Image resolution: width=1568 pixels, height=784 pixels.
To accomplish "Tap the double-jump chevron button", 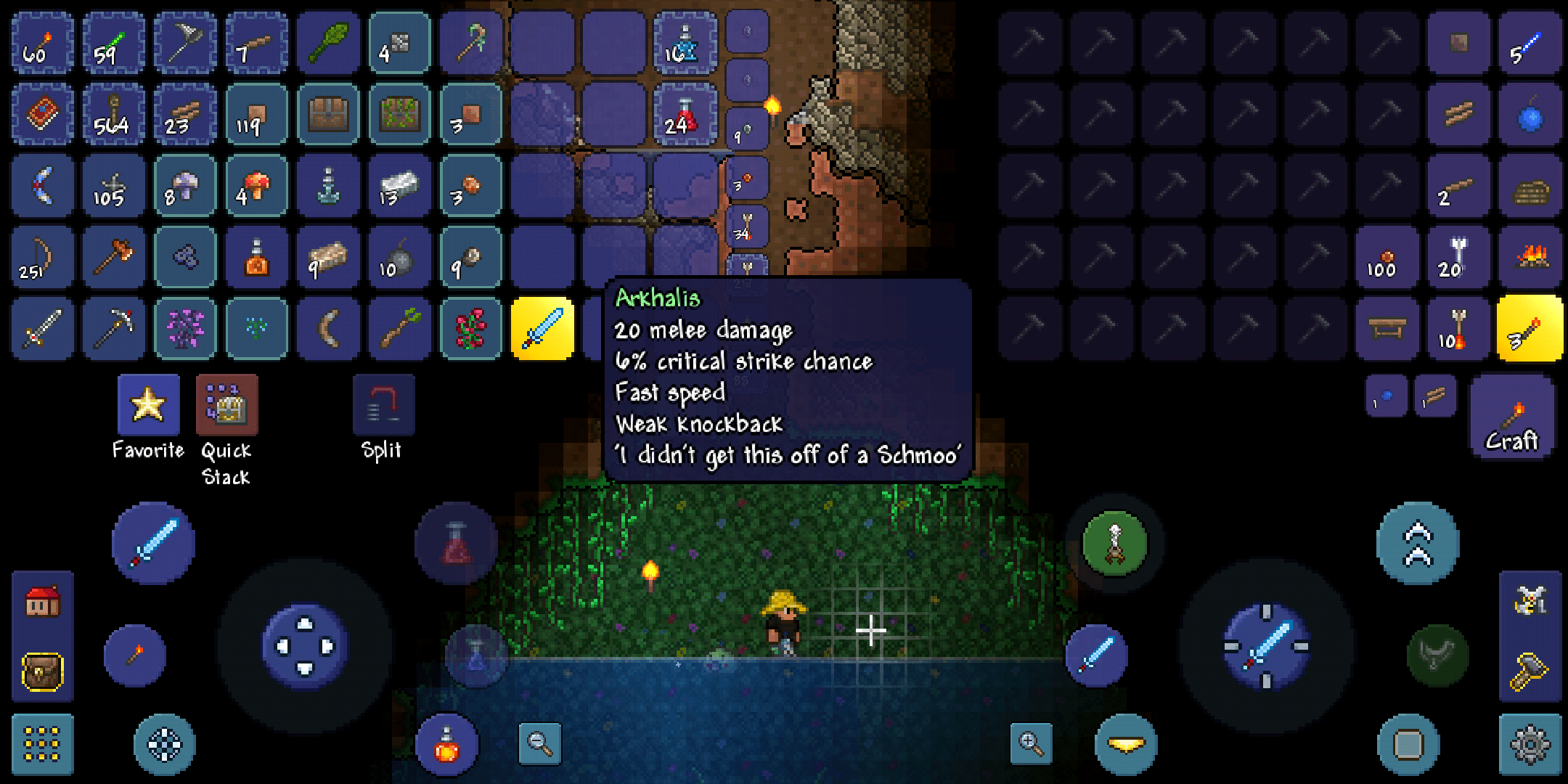I will click(1419, 541).
